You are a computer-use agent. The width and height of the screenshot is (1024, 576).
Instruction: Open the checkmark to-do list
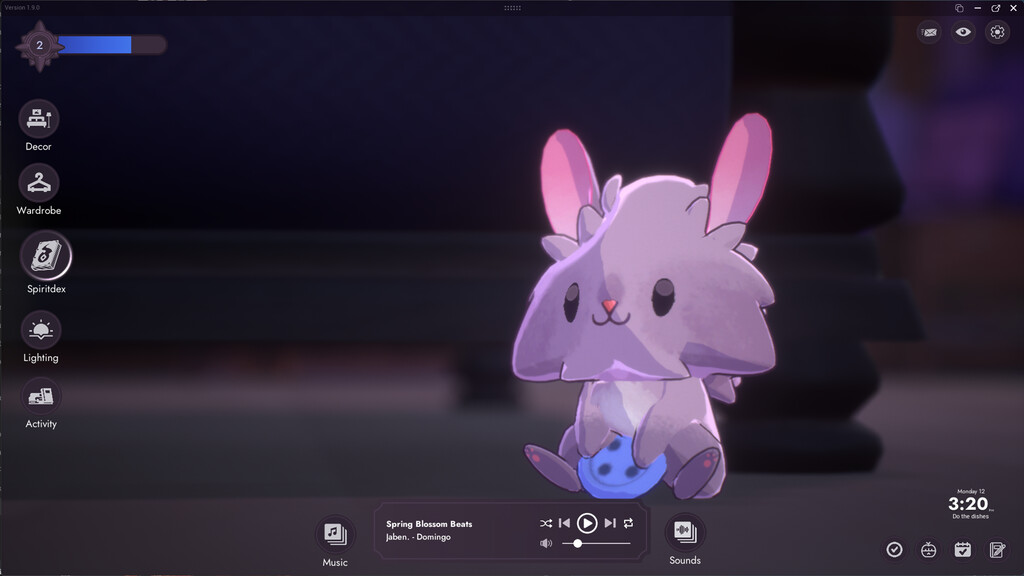[895, 549]
